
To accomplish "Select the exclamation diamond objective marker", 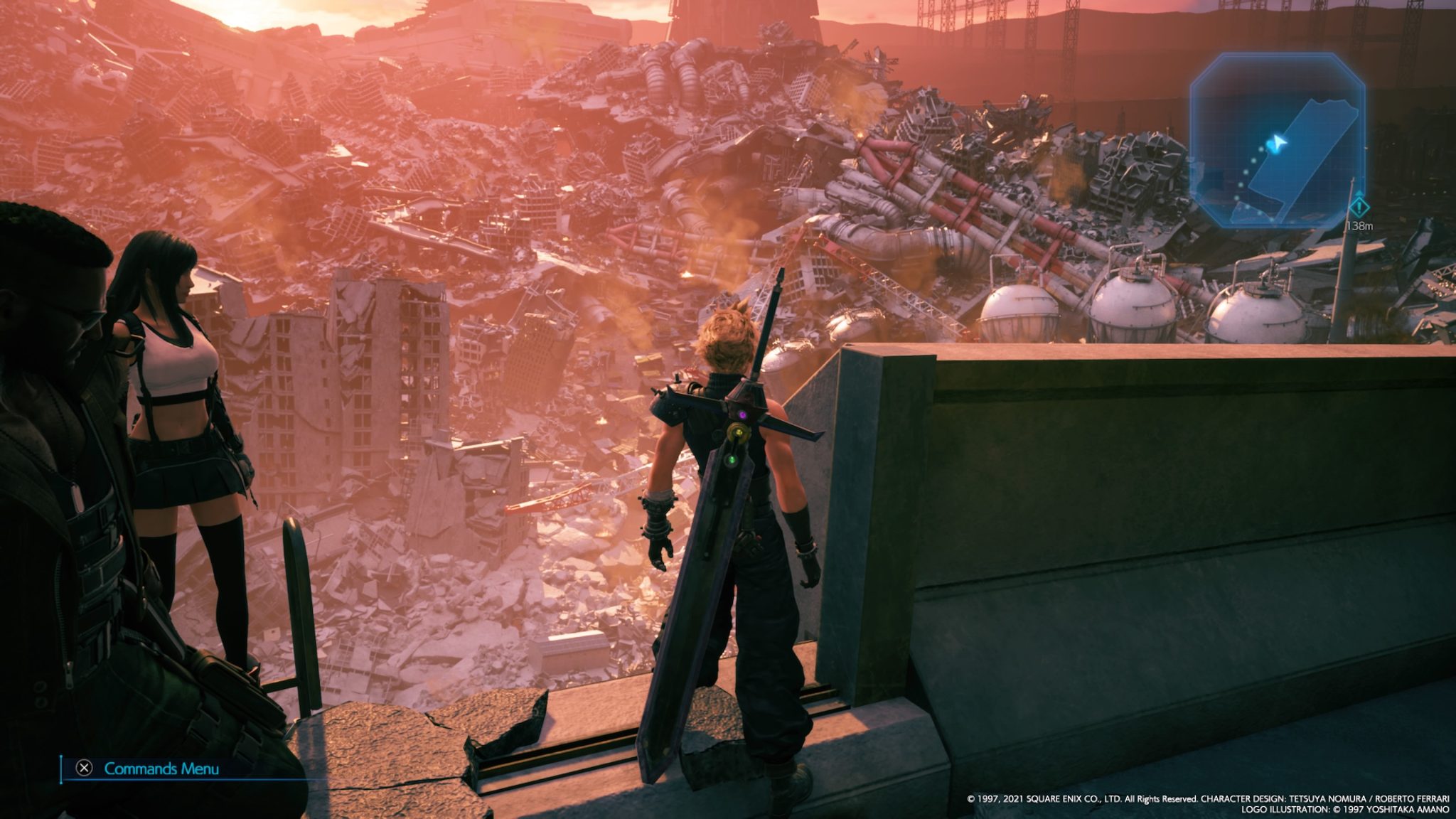I will click(x=1360, y=208).
